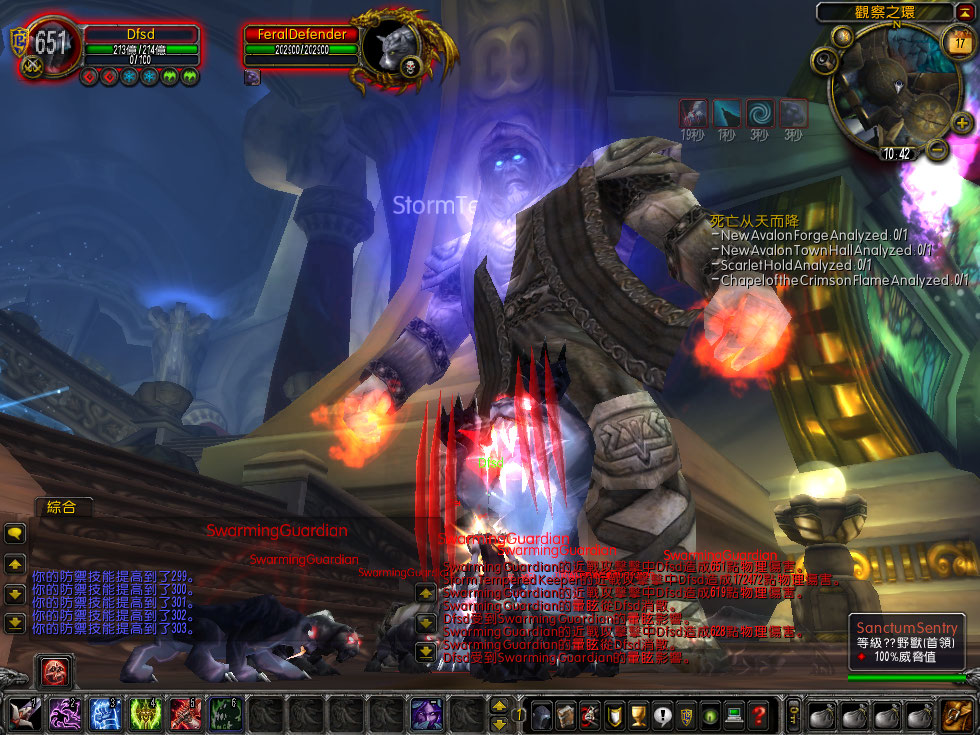Open the computer monitor game menu button
Screen dimensions: 980x735
(x=735, y=715)
